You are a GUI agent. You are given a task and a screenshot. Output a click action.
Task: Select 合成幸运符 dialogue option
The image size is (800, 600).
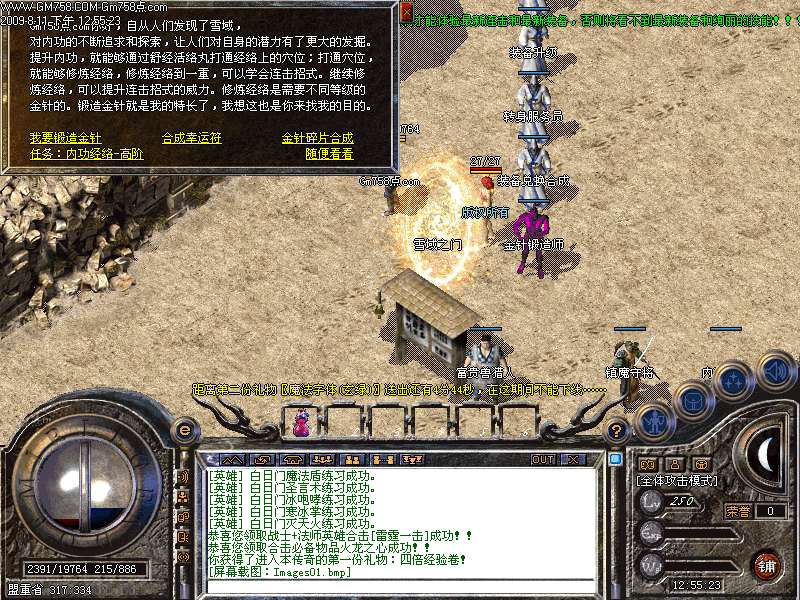tap(192, 138)
